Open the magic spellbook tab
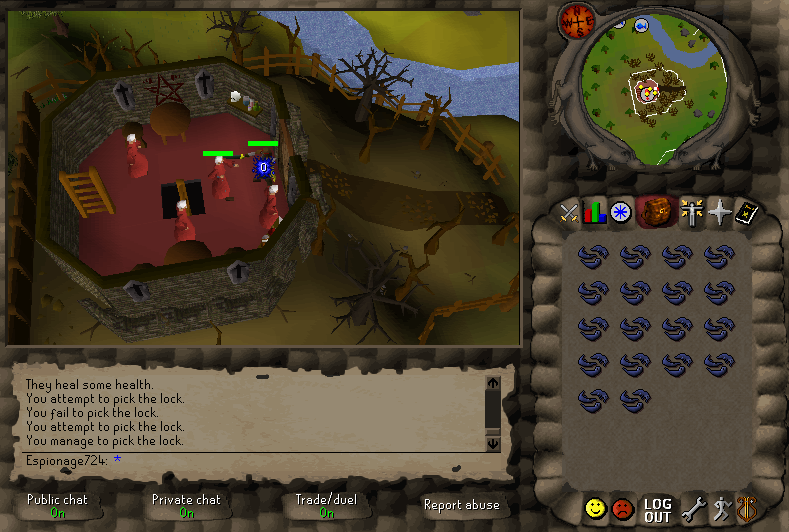 [746, 211]
